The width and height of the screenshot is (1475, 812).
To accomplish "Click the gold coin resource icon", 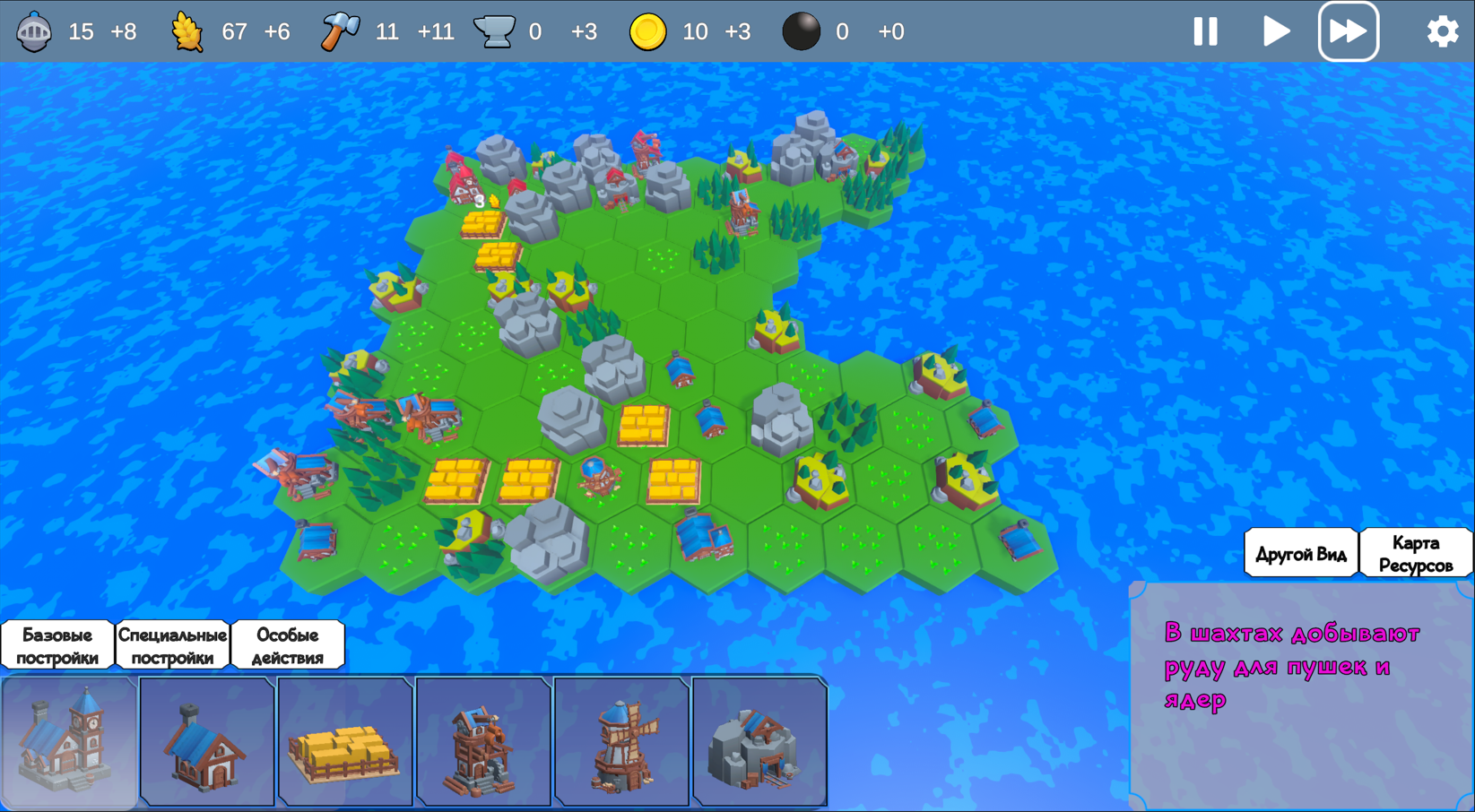I will pos(647,30).
